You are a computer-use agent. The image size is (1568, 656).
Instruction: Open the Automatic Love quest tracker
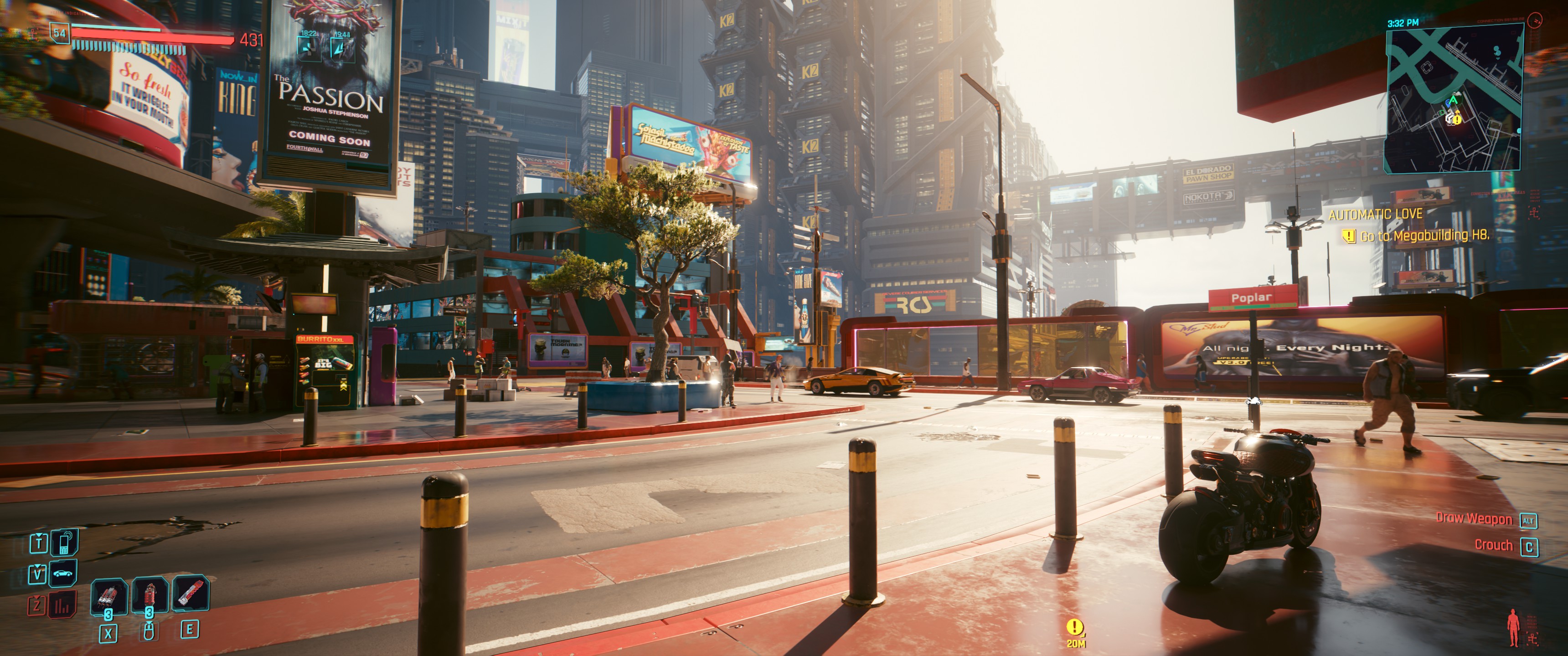(1375, 214)
